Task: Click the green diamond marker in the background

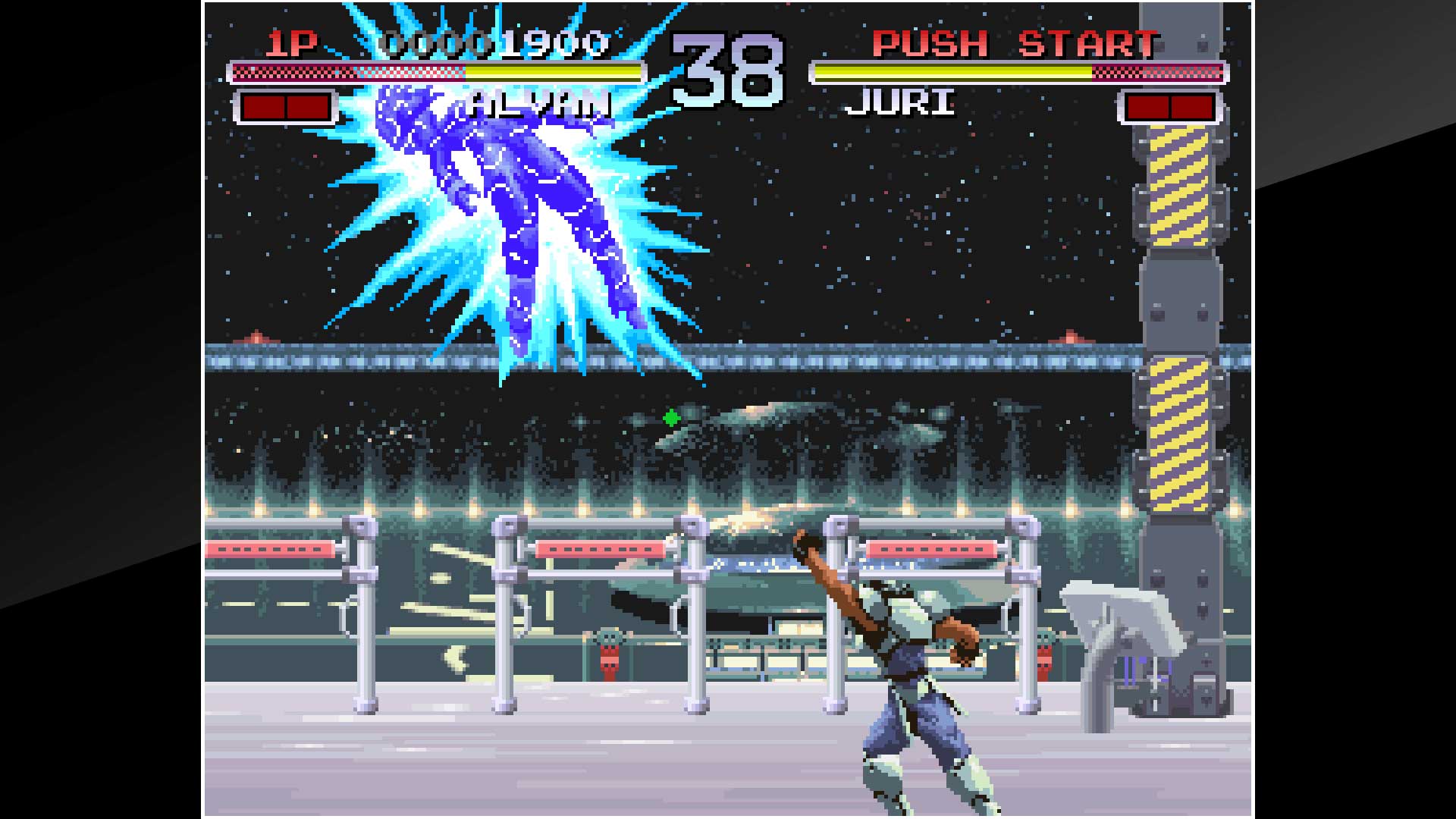Action: coord(670,416)
